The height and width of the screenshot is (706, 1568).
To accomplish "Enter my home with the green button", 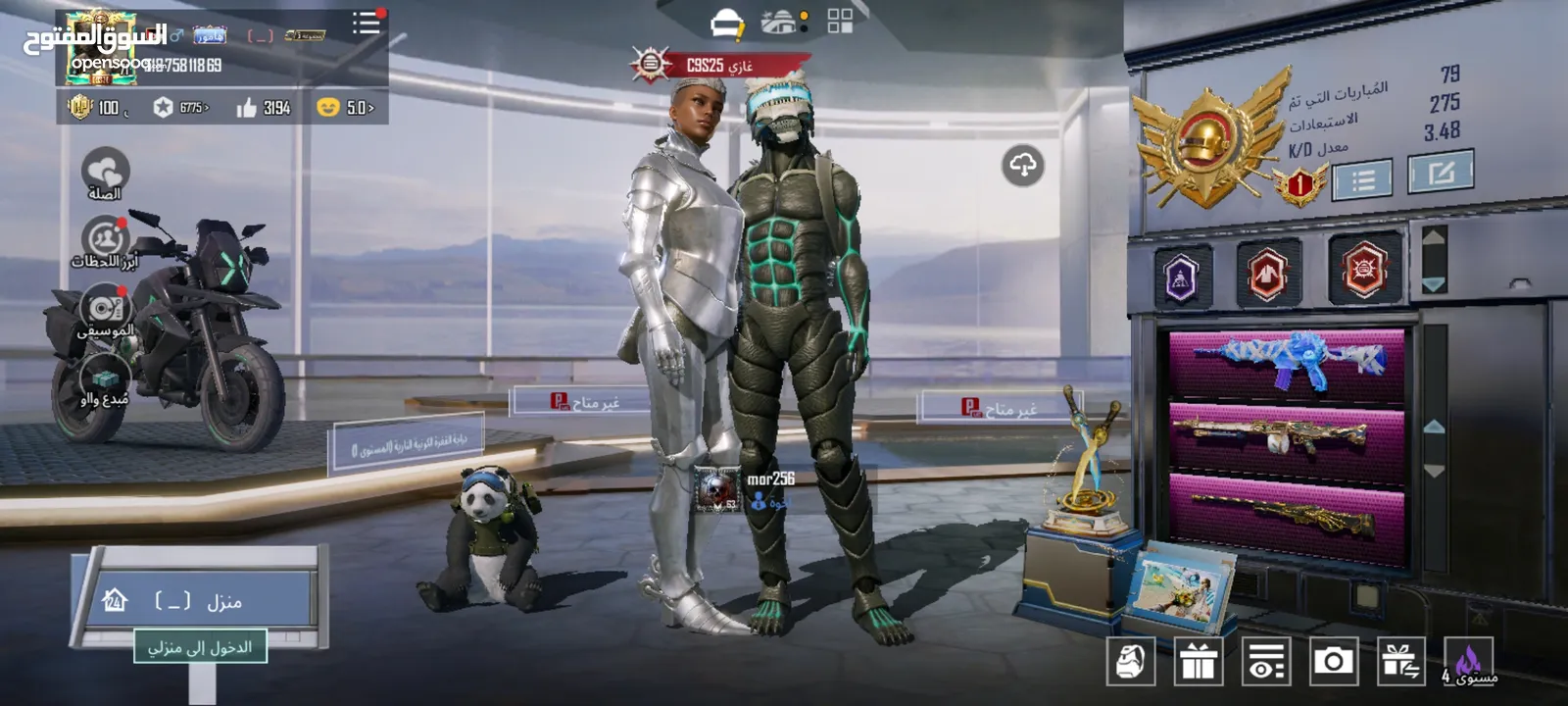I will (200, 647).
